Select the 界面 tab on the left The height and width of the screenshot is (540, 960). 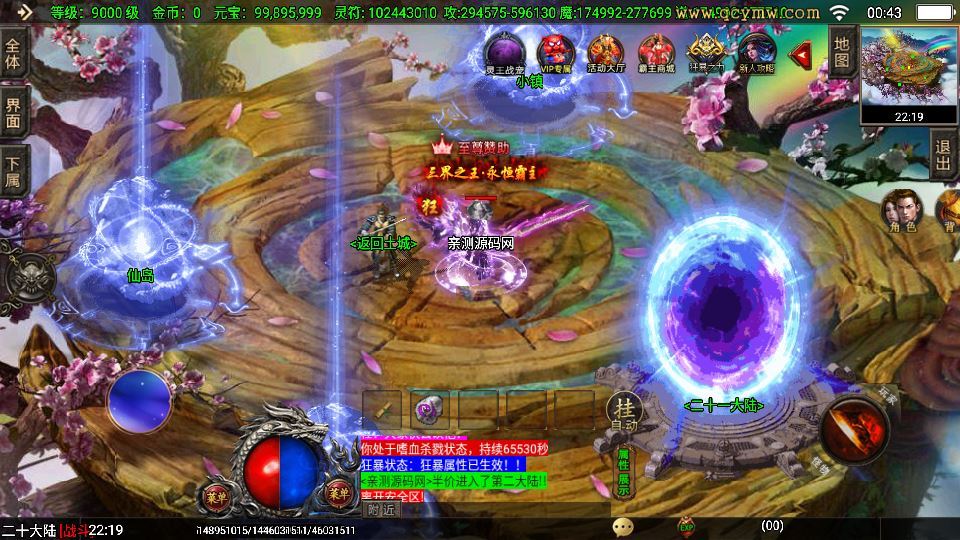tap(13, 112)
